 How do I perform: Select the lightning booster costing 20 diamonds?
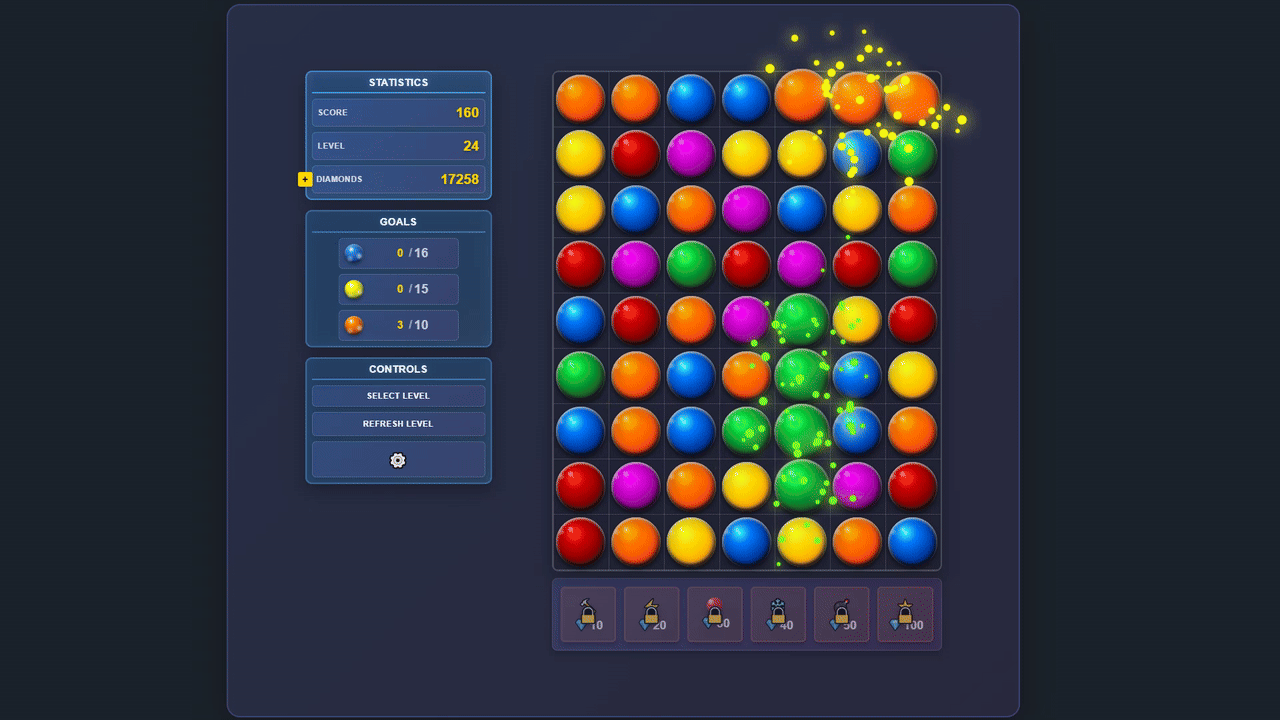[651, 614]
